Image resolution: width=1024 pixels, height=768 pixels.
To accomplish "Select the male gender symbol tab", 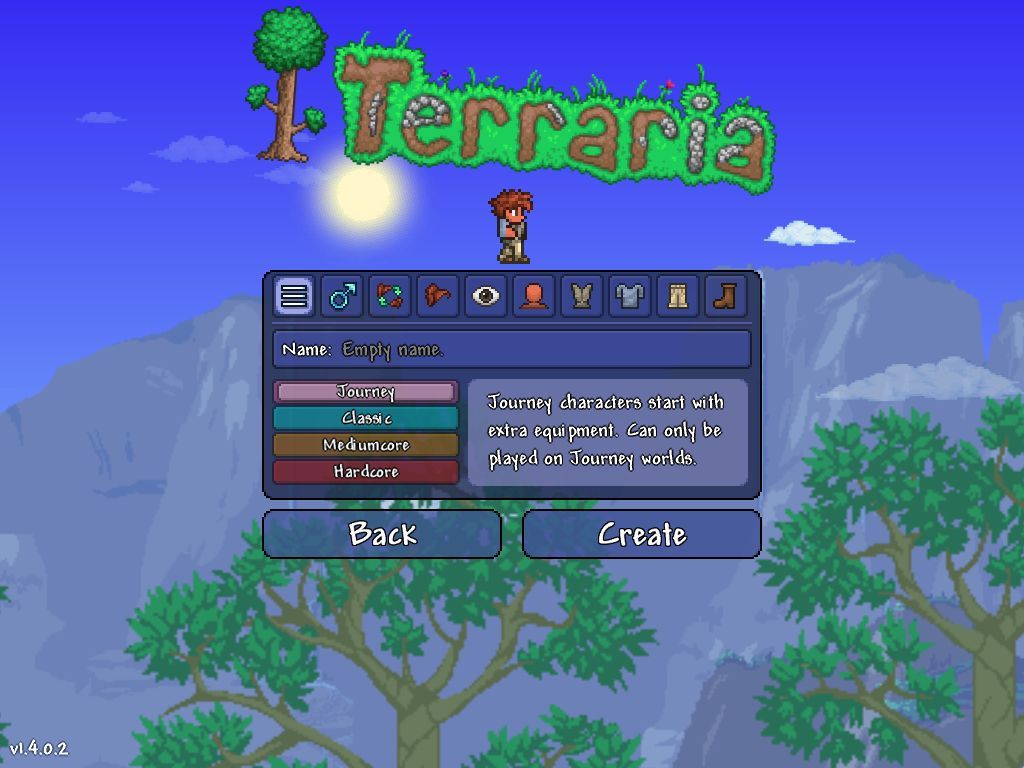I will pyautogui.click(x=341, y=296).
